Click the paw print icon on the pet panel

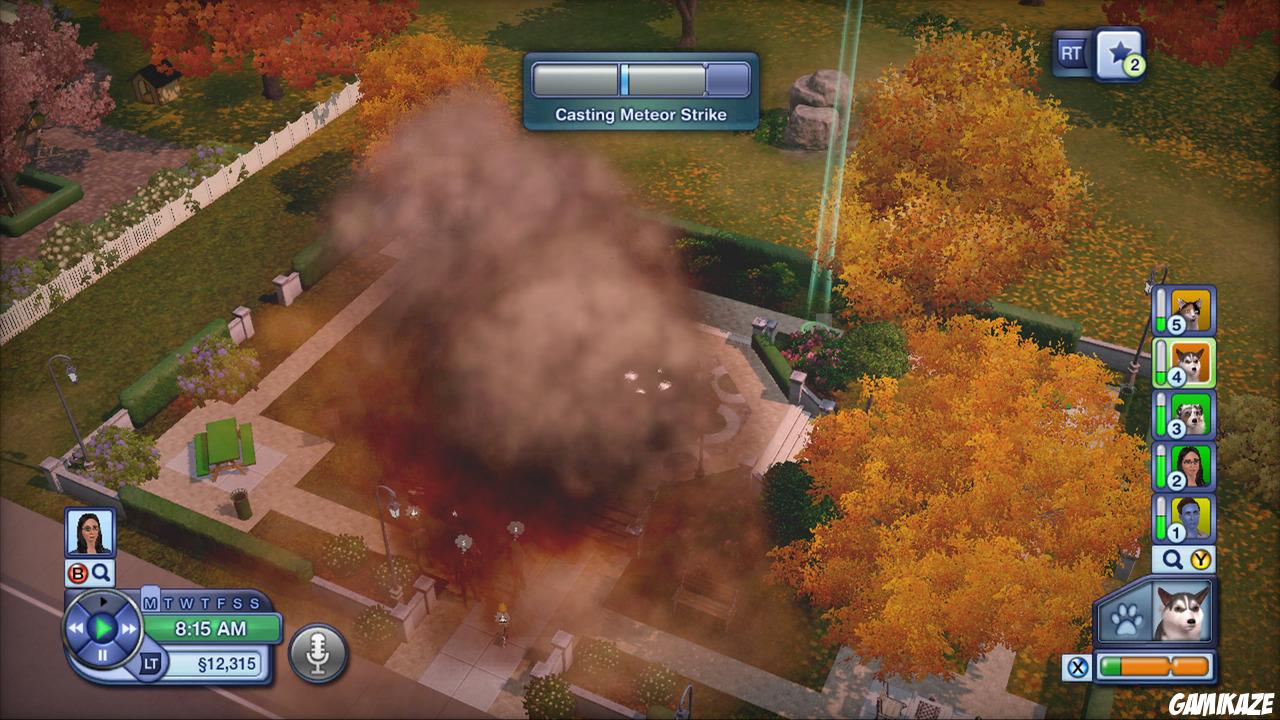coord(1125,618)
